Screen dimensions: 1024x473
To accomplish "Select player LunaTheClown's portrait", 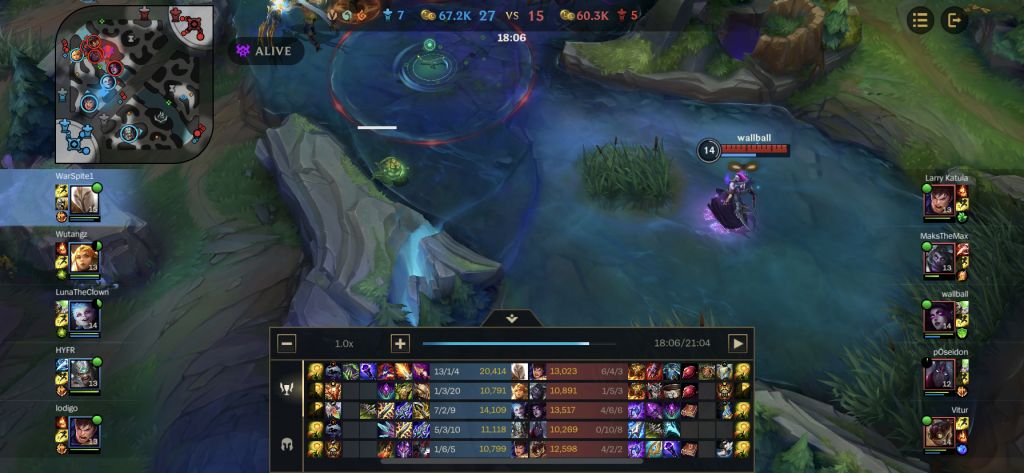I will click(82, 316).
